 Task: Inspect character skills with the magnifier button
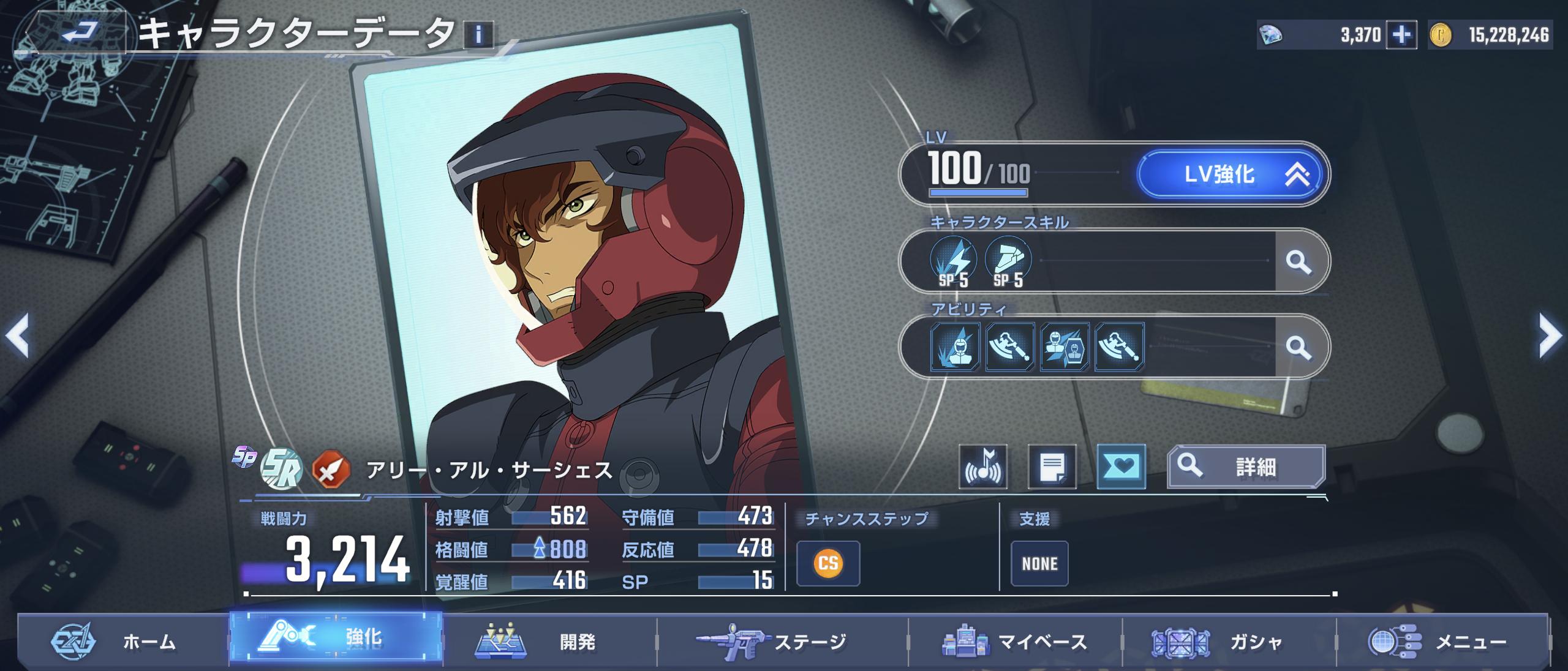[1298, 262]
